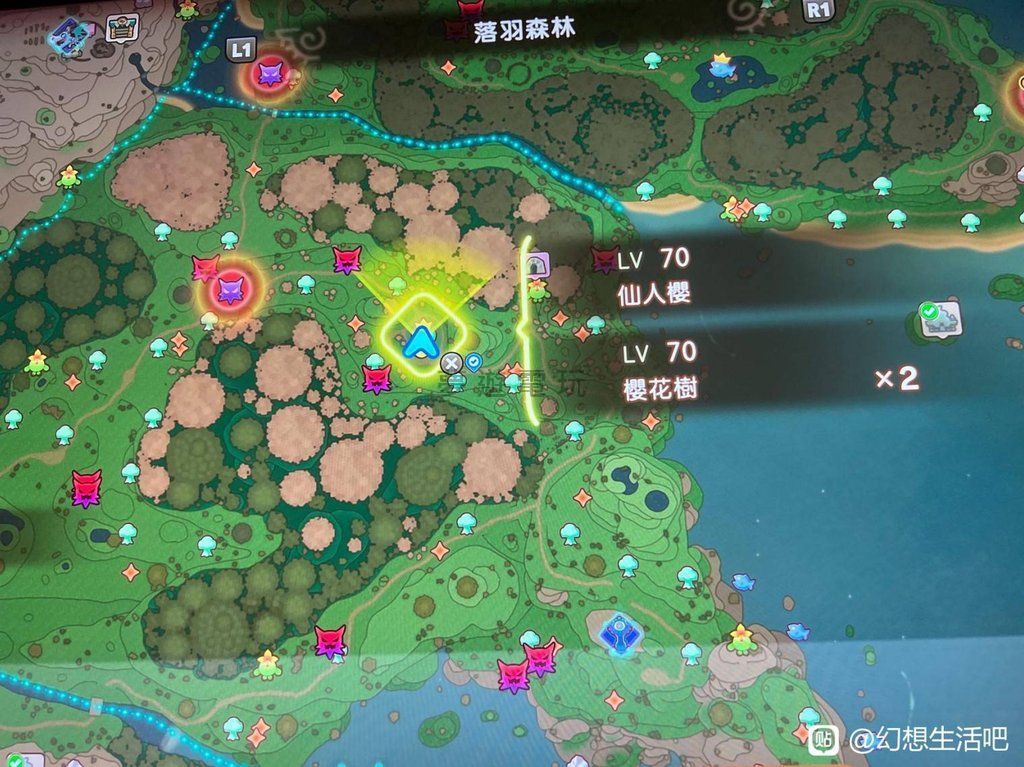
Task: Click the 櫻花樹 LV 70 tooltip entry
Action: click(658, 370)
